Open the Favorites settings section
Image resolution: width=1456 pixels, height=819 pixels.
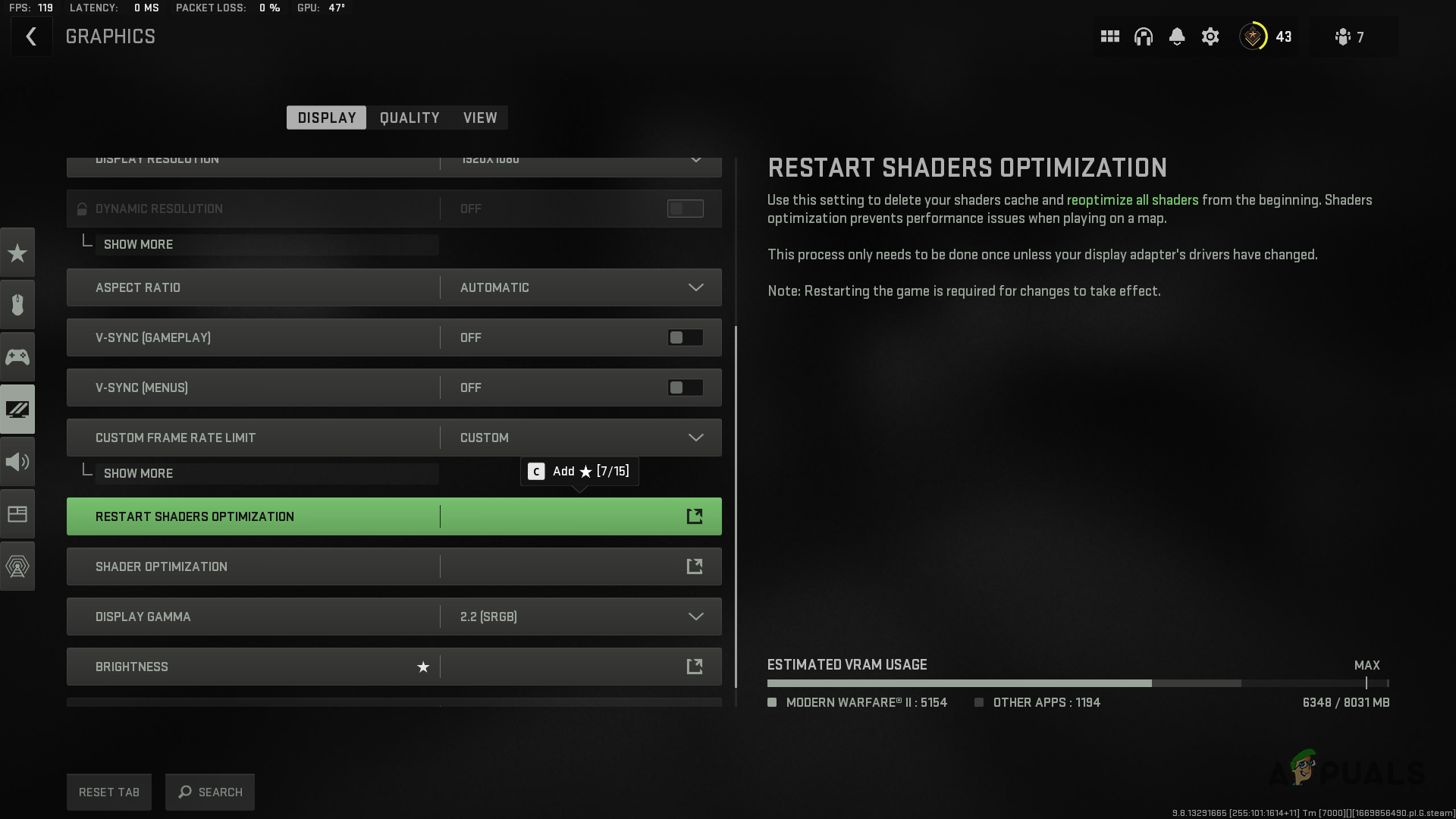click(x=17, y=252)
